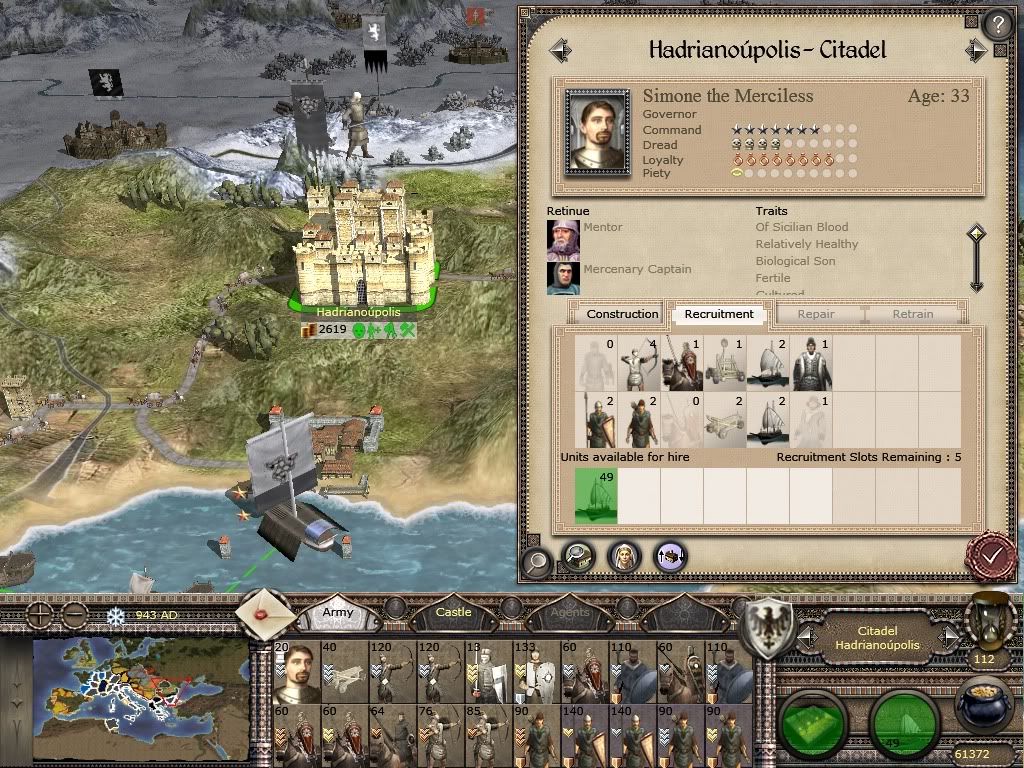Viewport: 1024px width, 768px height.
Task: Open the faction overview eagle shield
Action: [x=770, y=627]
